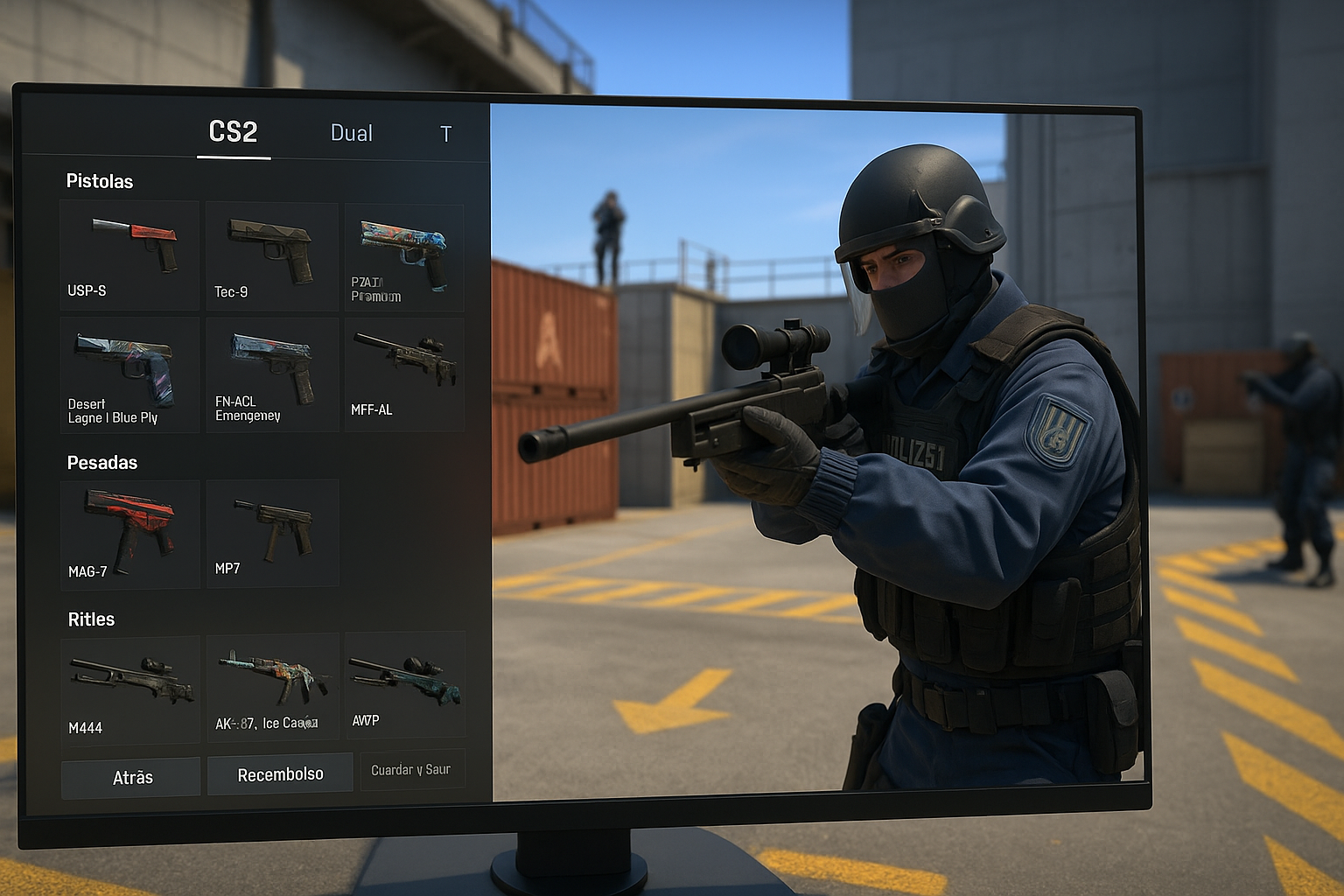Click the Recembolso button
1344x896 pixels.
point(280,774)
